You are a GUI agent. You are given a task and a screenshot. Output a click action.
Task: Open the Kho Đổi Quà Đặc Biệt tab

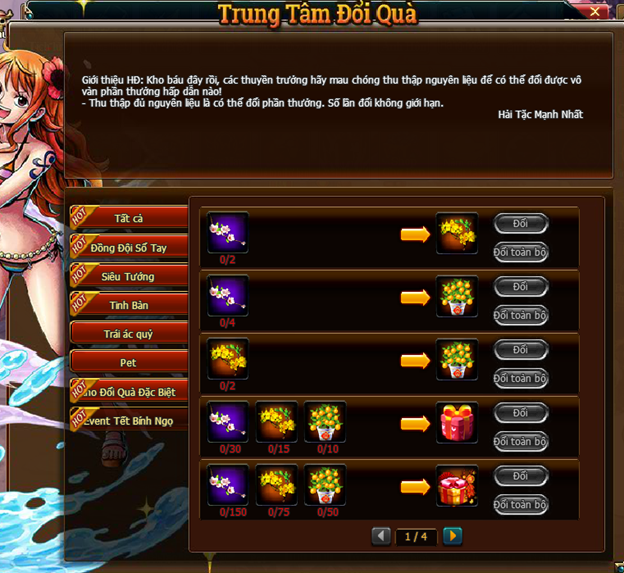[129, 392]
